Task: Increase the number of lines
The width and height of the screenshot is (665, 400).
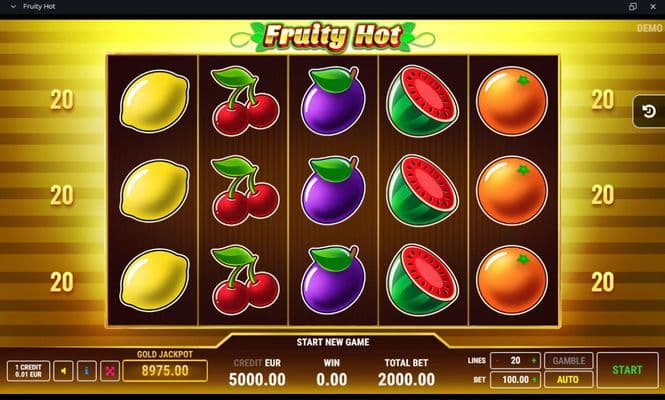Action: tap(534, 361)
